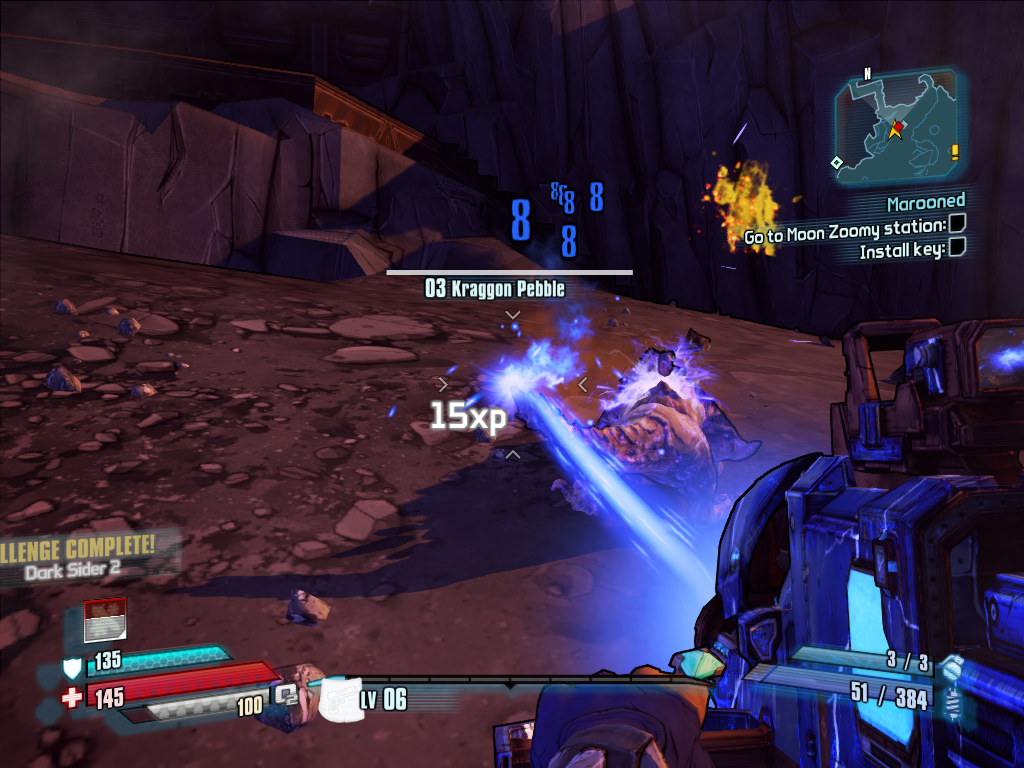Click the white shield icon
1024x768 pixels.
pyautogui.click(x=72, y=666)
